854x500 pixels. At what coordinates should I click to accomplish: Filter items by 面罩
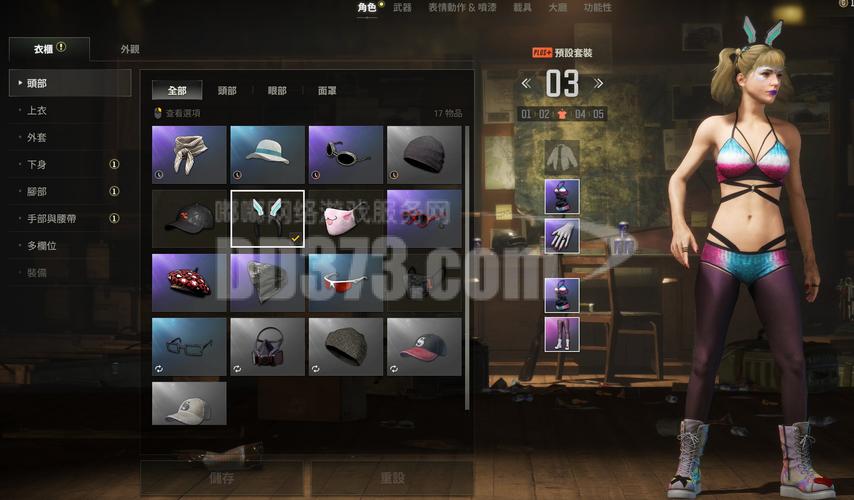click(327, 91)
